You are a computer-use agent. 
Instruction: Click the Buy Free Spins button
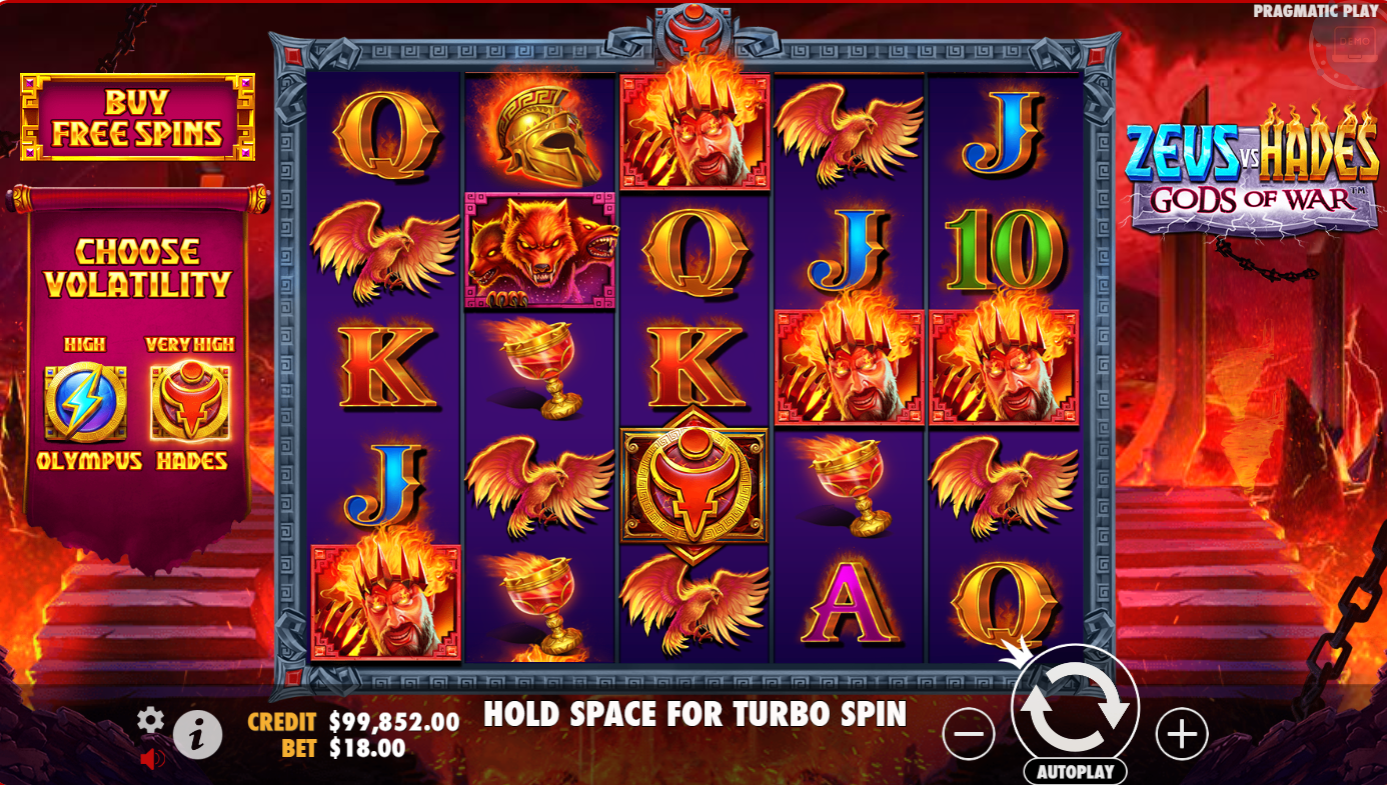click(x=136, y=114)
